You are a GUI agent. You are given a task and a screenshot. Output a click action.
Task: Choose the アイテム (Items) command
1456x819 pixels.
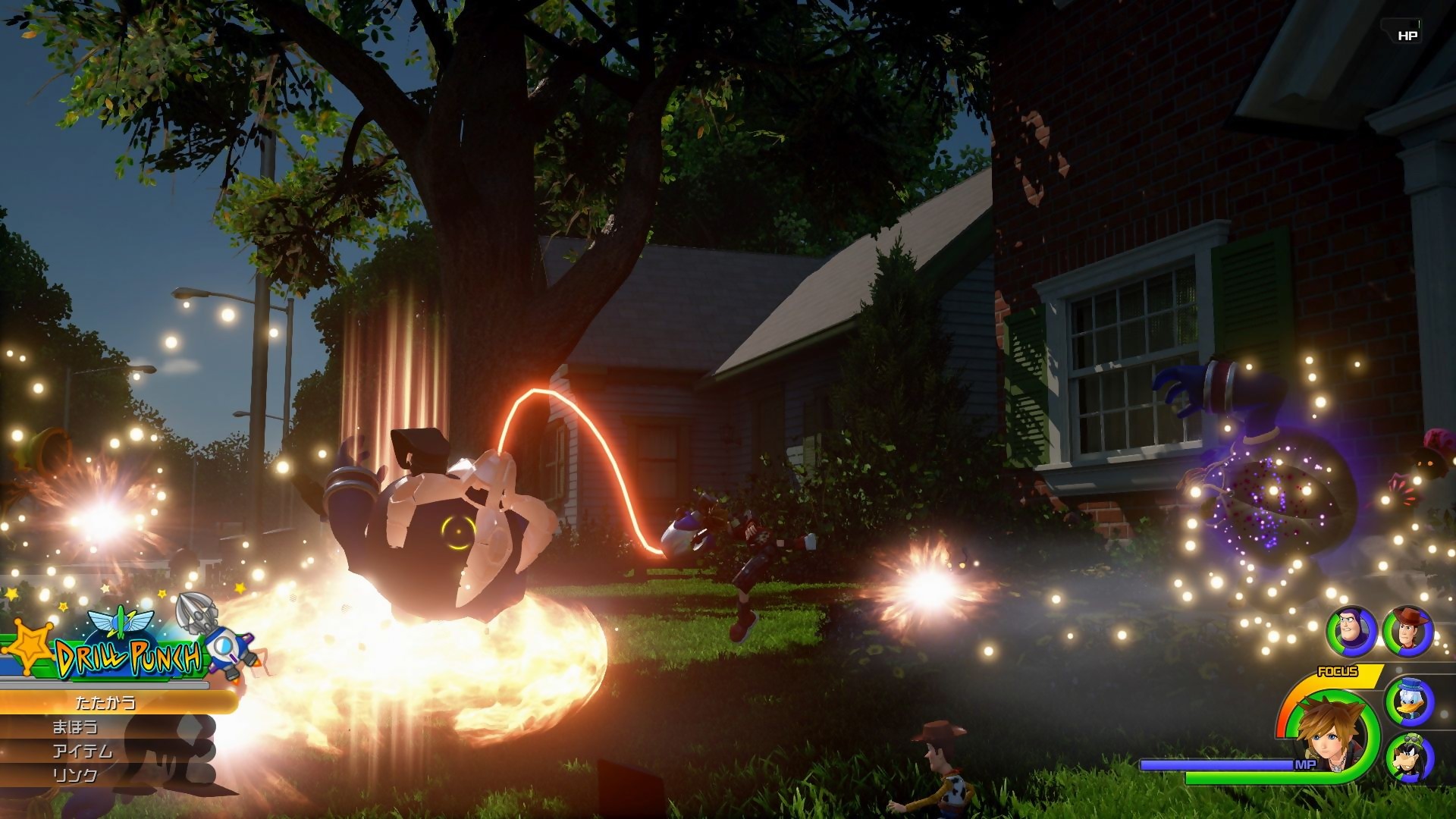(84, 752)
